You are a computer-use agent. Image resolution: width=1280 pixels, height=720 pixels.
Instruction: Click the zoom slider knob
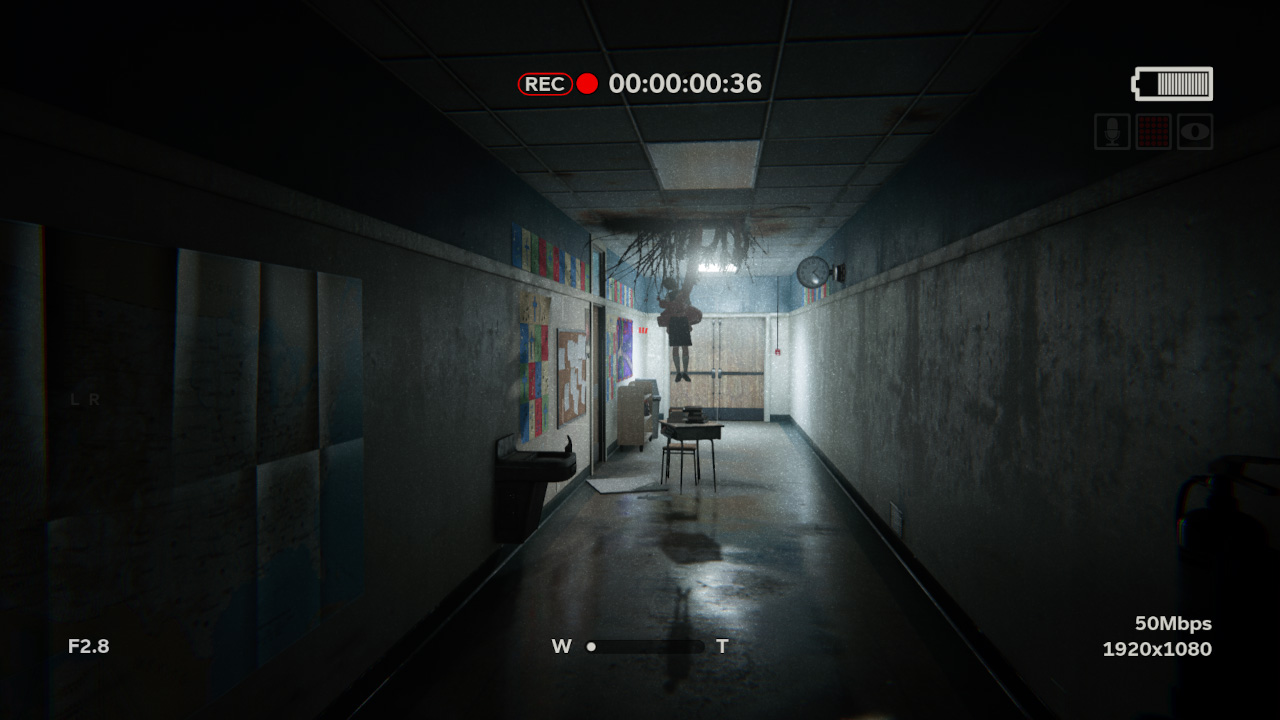click(592, 646)
